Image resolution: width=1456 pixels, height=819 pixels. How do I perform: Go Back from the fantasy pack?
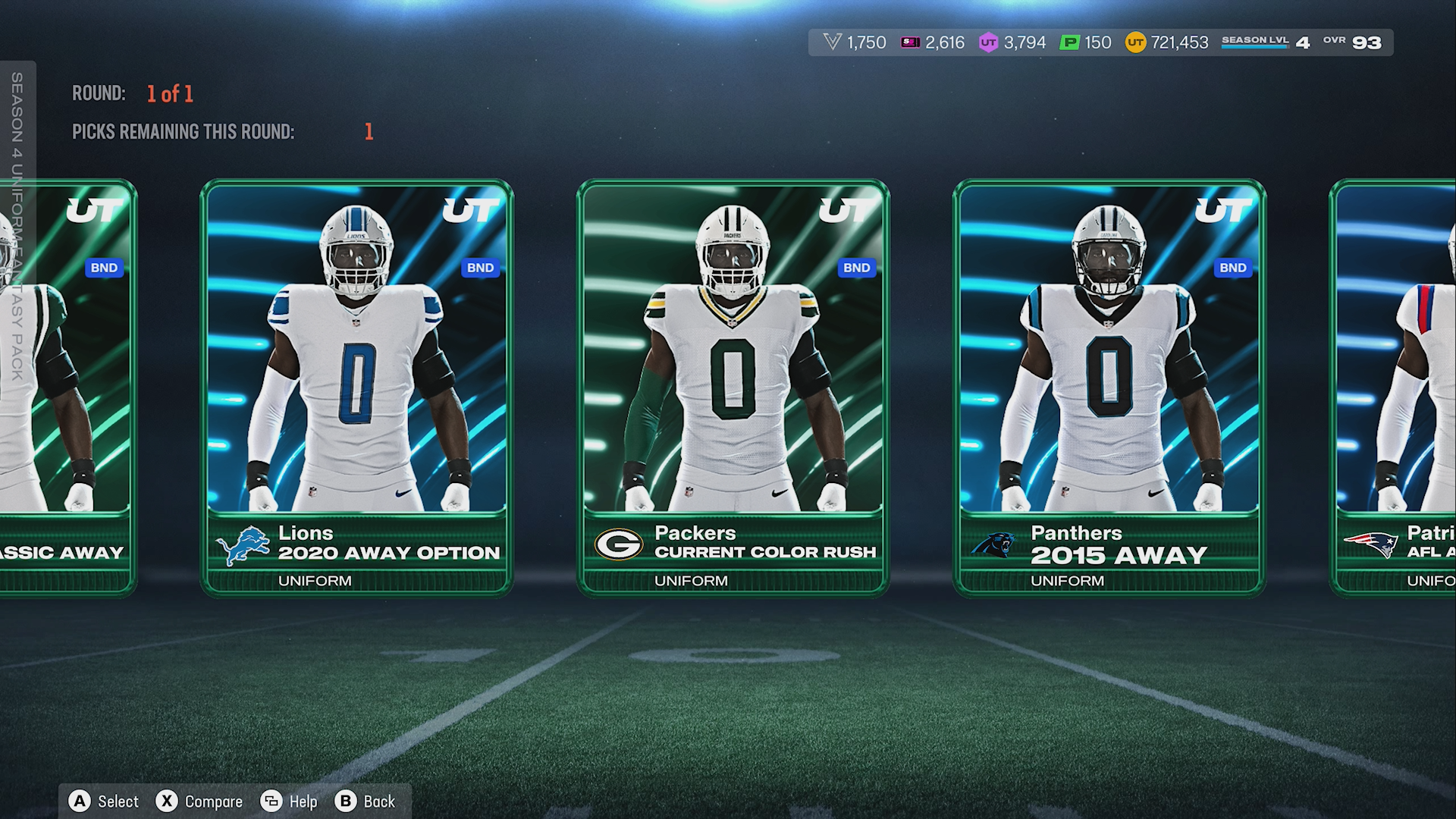point(366,802)
